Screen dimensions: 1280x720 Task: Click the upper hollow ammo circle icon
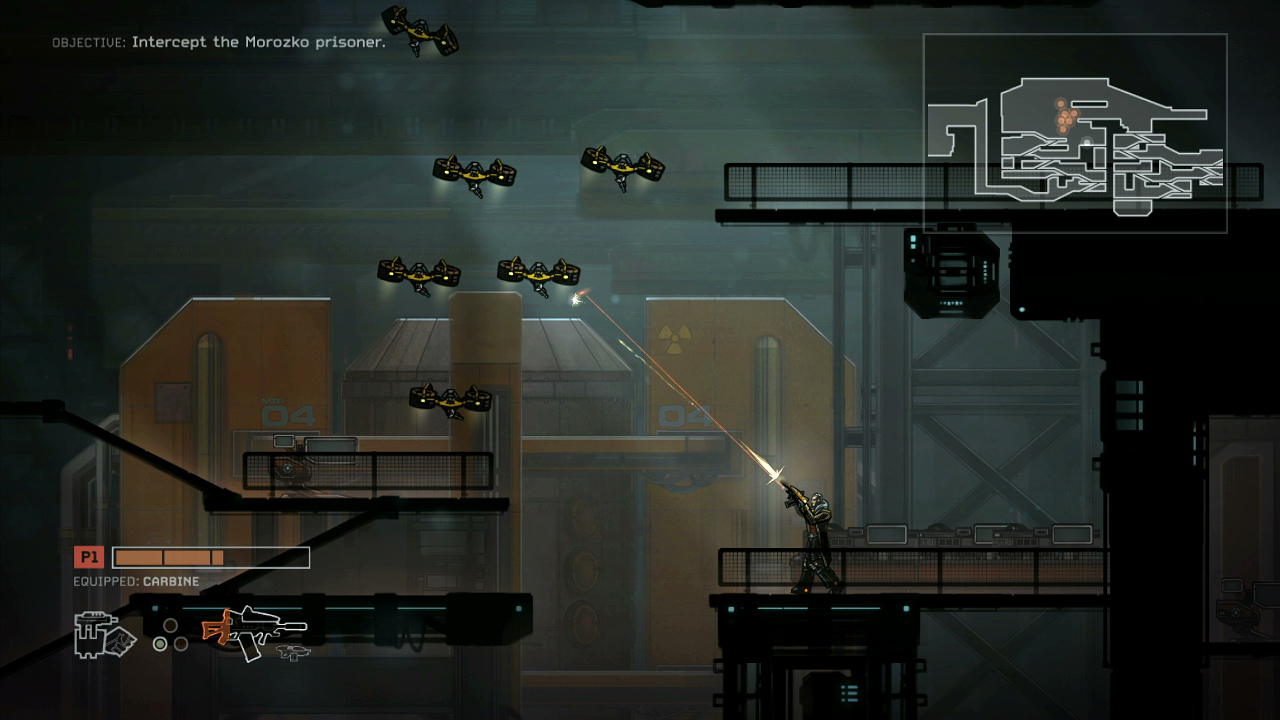click(x=170, y=626)
